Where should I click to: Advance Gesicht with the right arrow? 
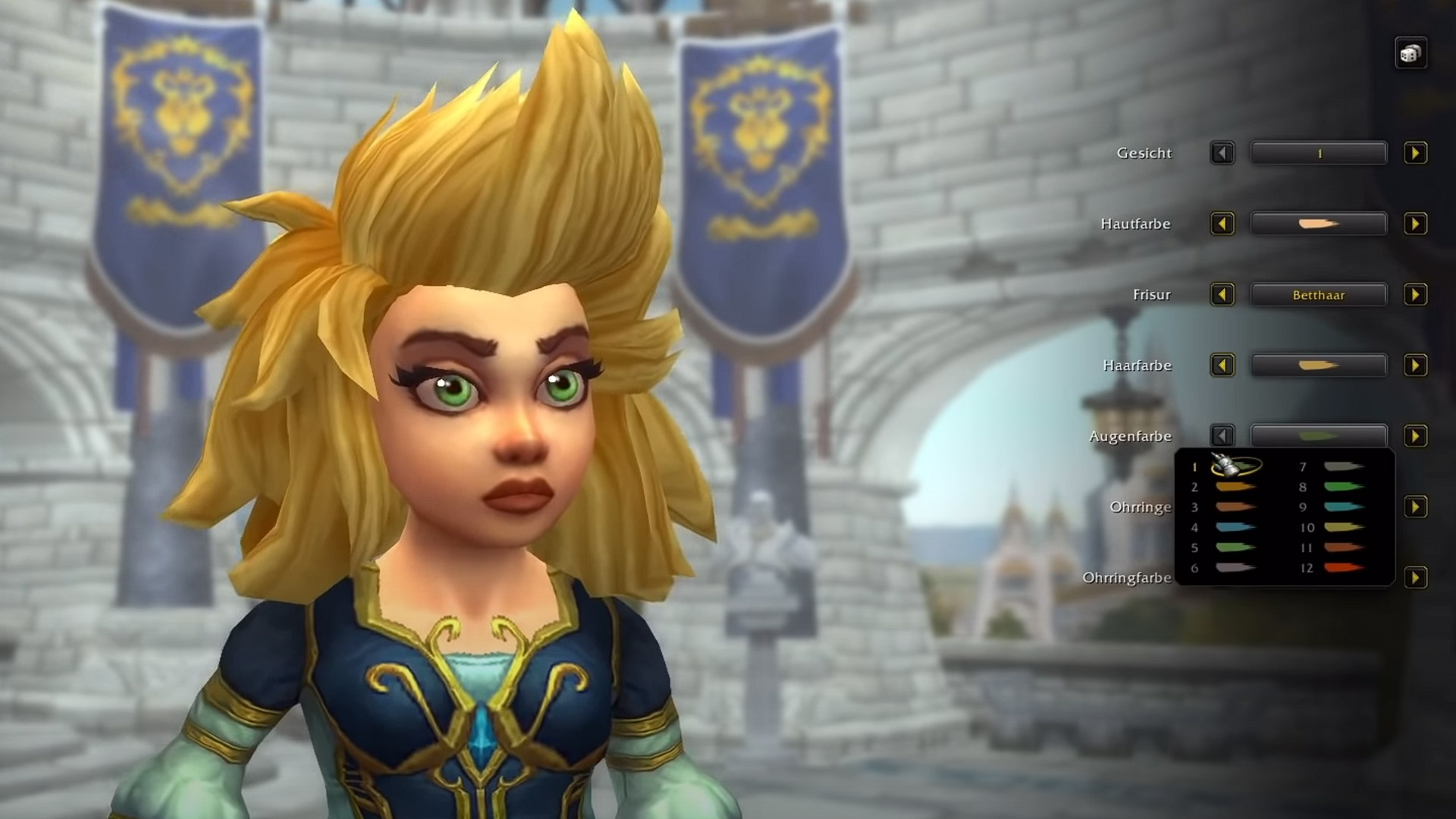(1414, 152)
